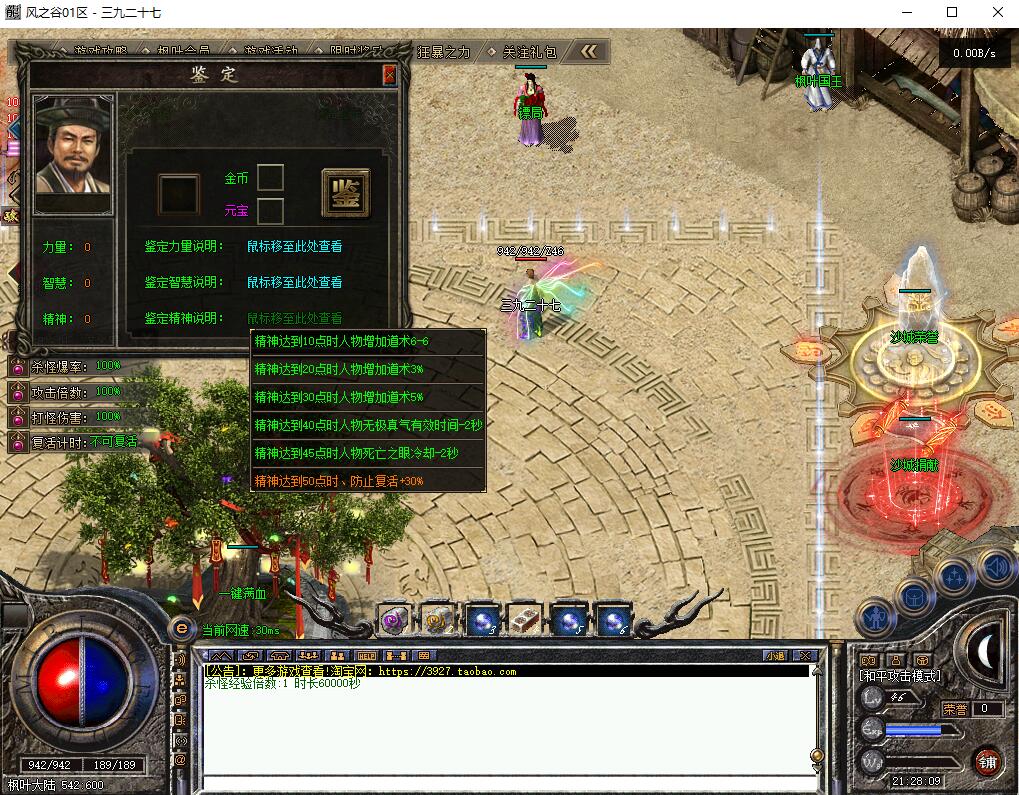Open the 狂暴之力 top menu entry
The height and width of the screenshot is (795, 1019).
[444, 52]
